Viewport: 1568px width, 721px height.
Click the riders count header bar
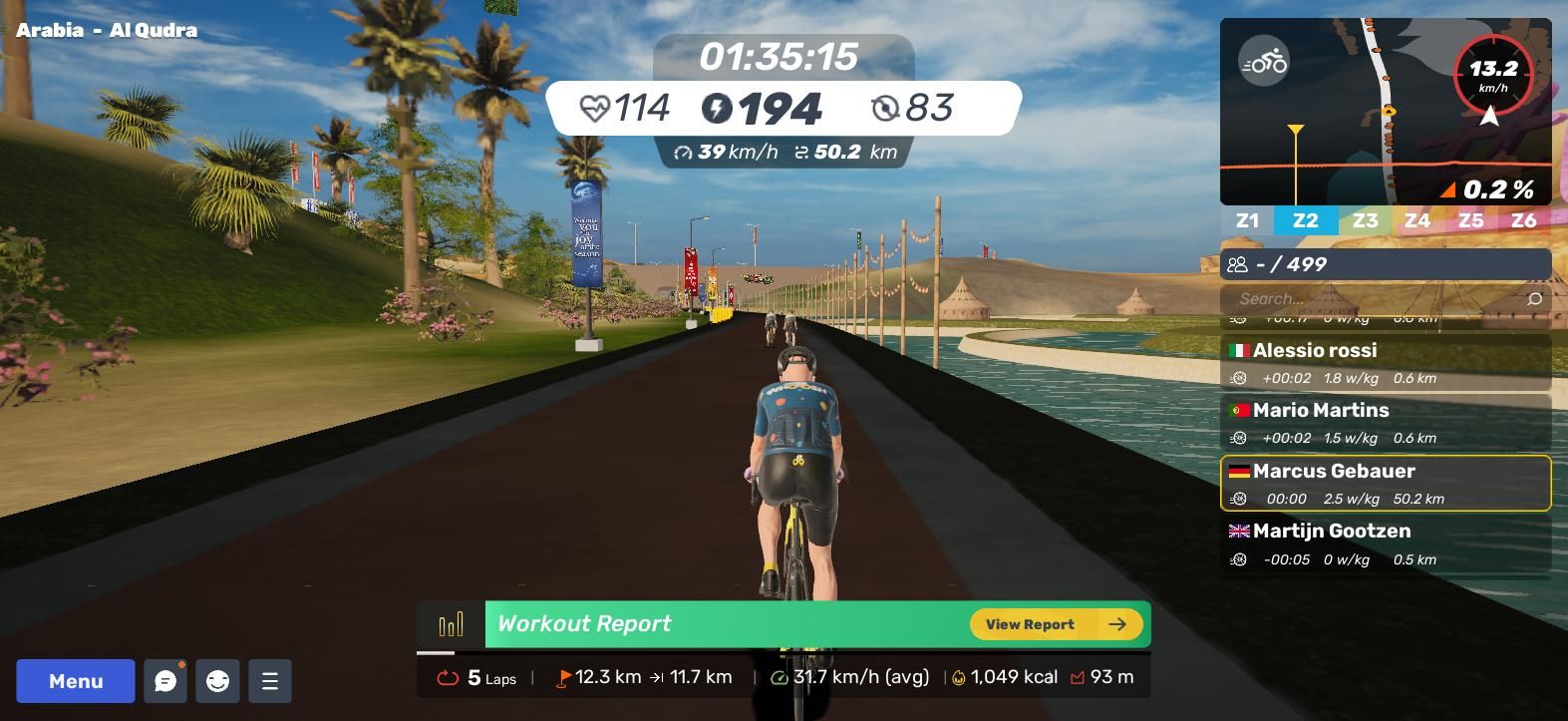point(1386,264)
